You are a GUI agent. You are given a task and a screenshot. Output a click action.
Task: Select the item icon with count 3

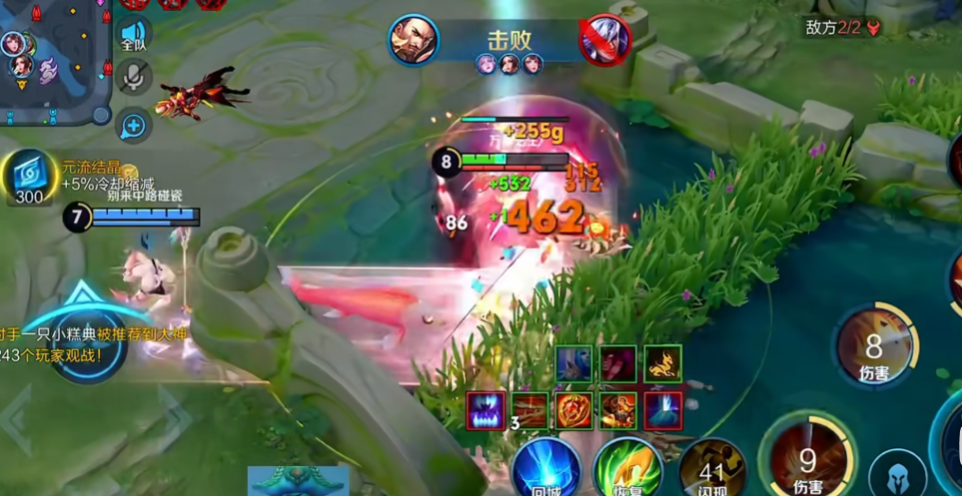530,410
